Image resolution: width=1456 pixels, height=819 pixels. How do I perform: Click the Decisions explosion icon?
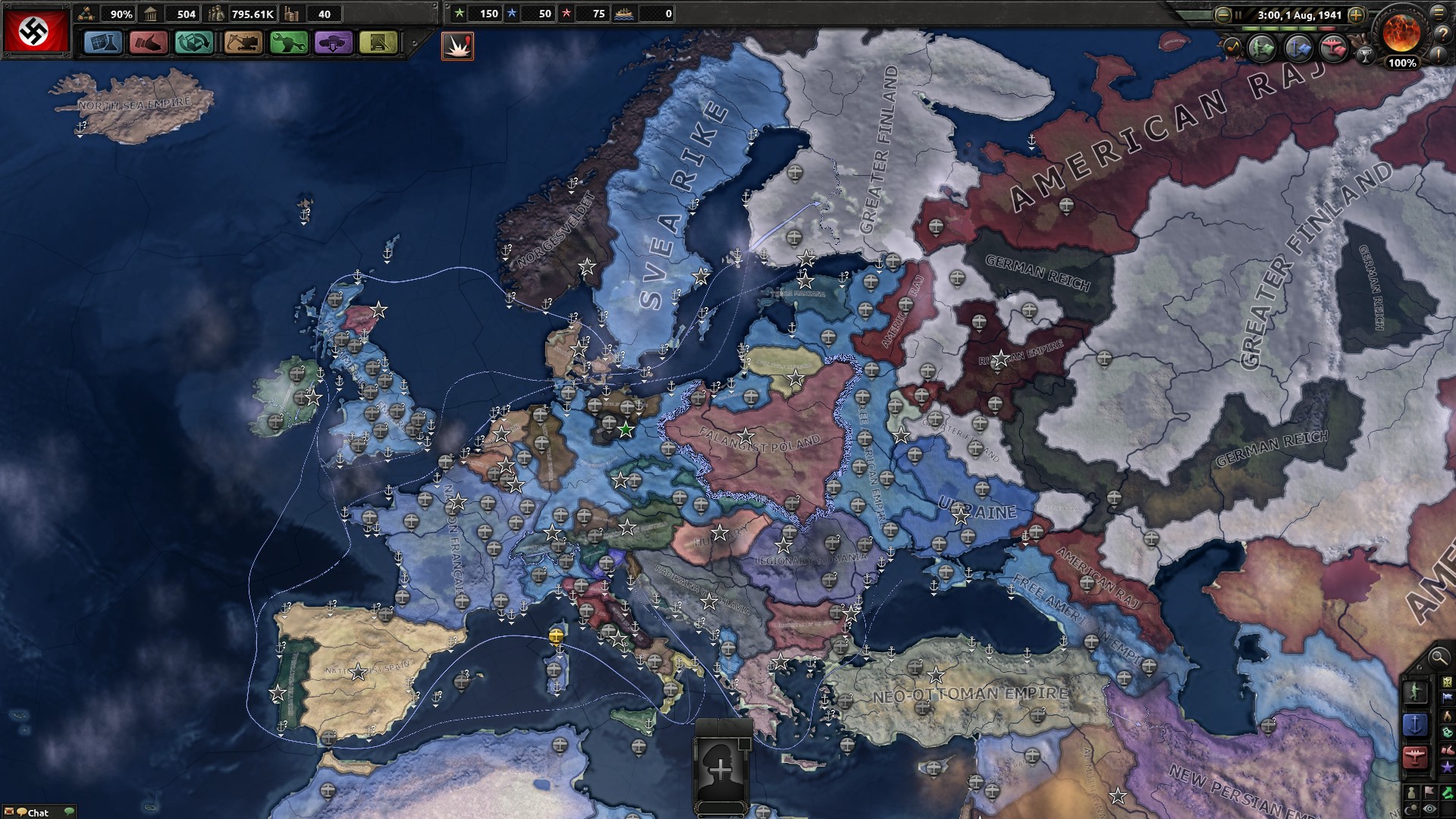point(457,45)
